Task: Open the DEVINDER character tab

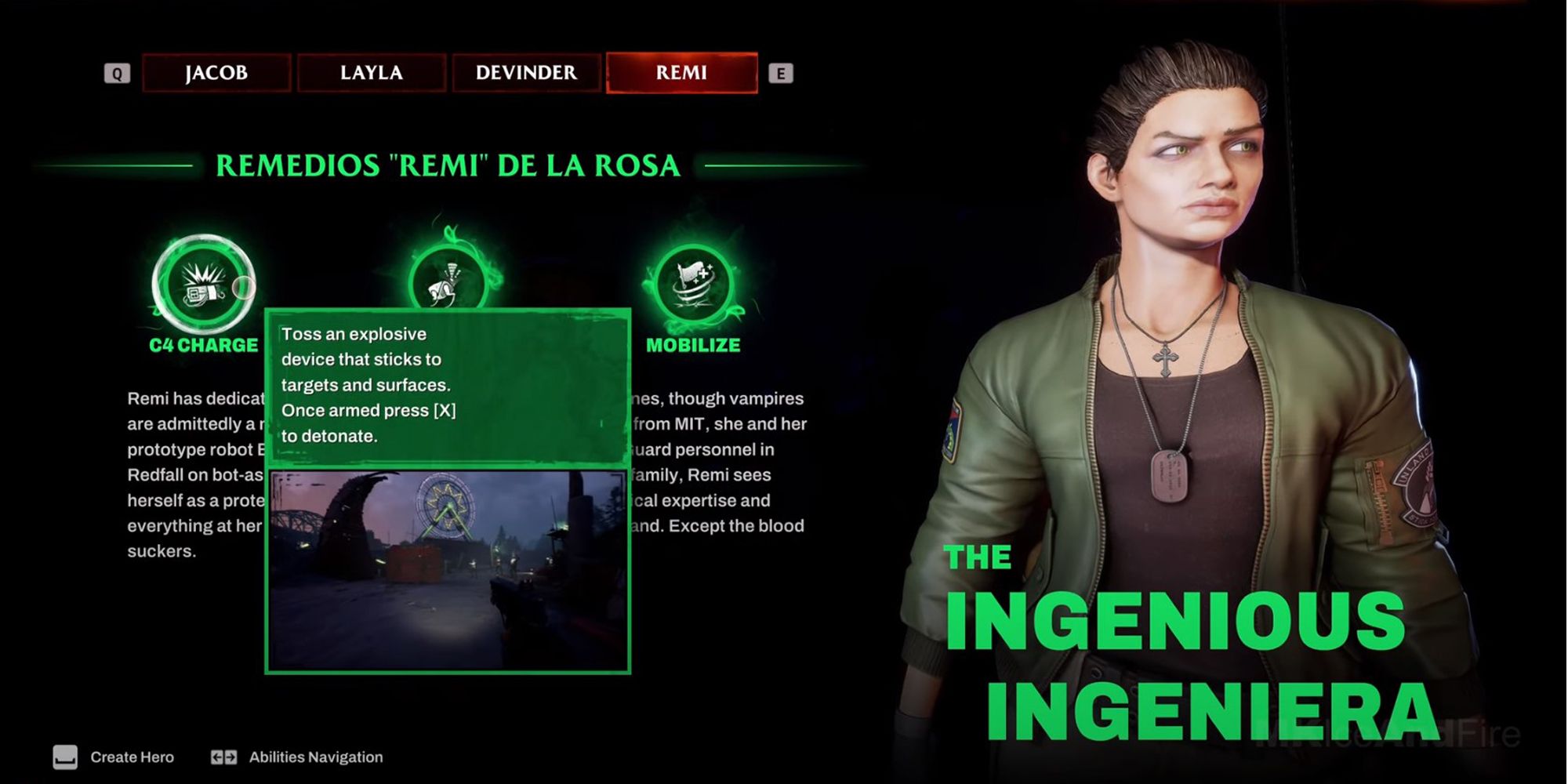Action: click(x=525, y=72)
